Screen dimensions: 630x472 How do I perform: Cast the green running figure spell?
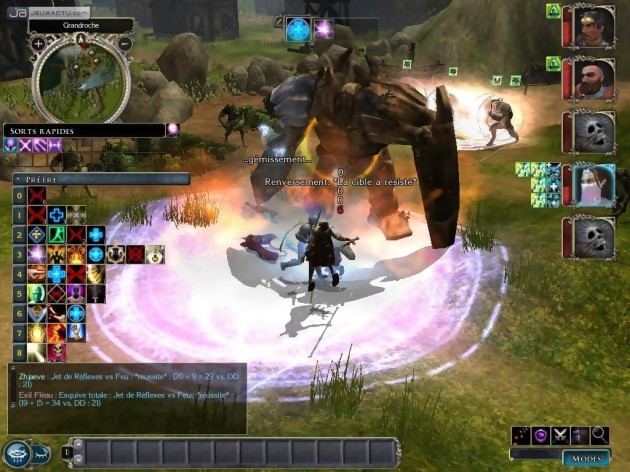(x=57, y=235)
